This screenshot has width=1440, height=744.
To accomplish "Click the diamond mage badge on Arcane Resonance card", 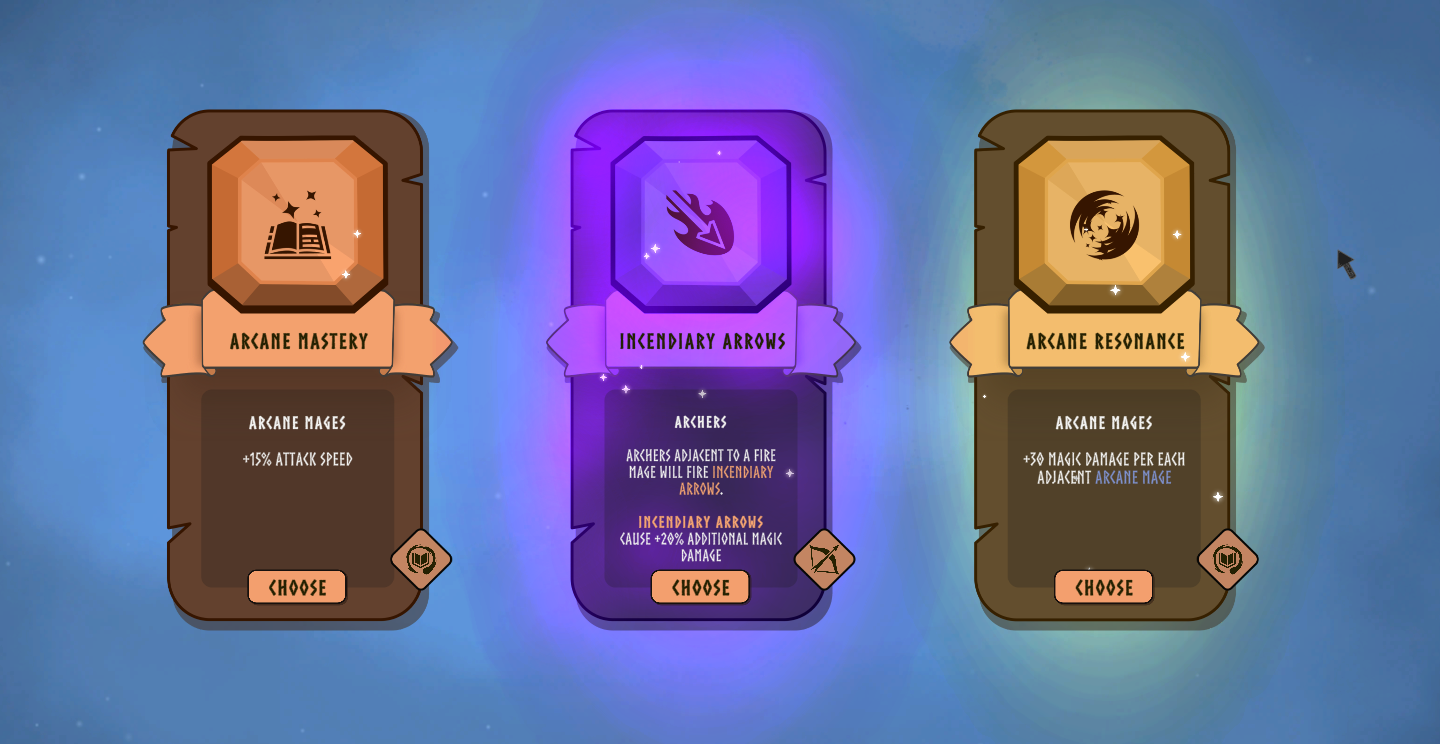I will pos(1226,561).
